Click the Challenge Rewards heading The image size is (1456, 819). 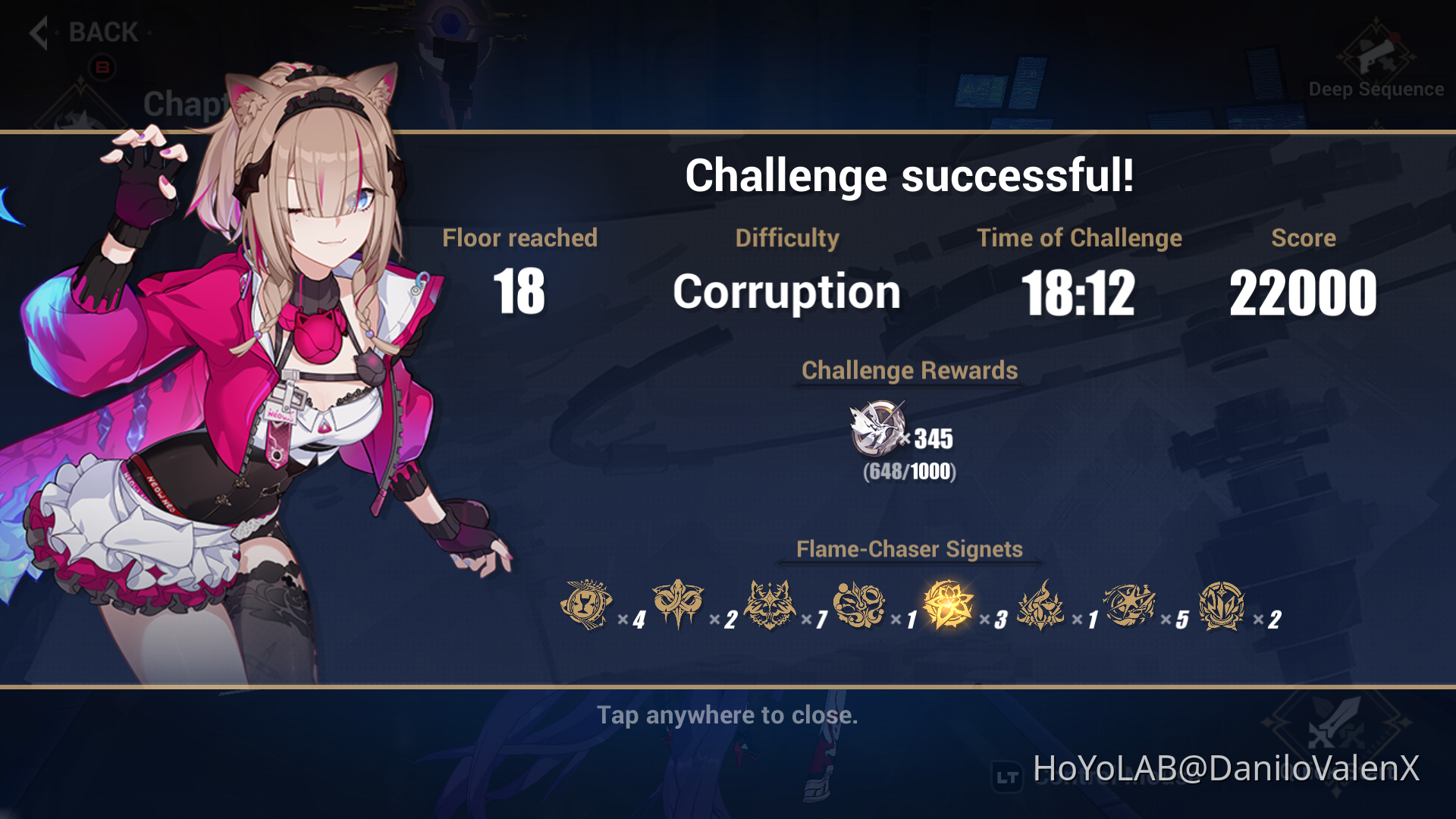[x=910, y=371]
